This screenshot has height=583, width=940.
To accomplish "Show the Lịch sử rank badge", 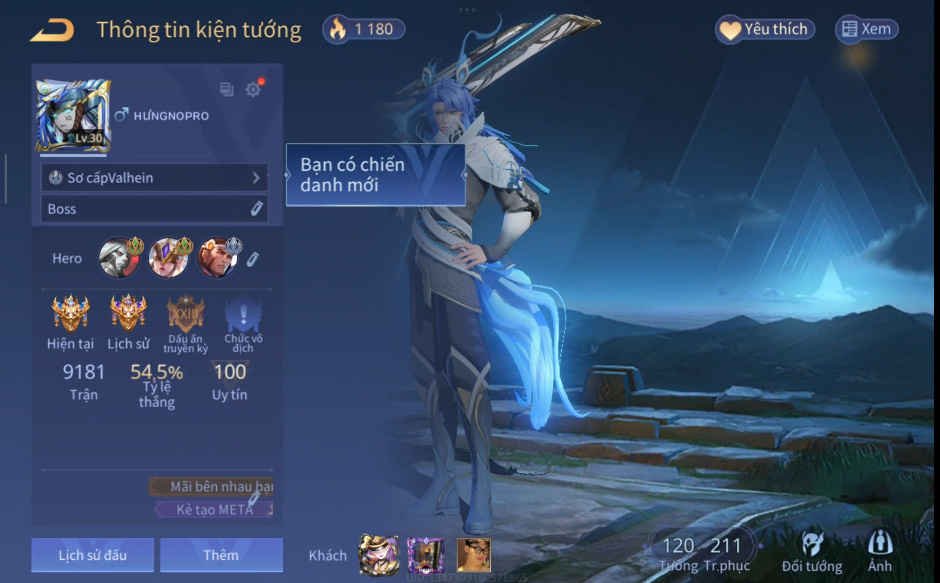I will coord(128,313).
